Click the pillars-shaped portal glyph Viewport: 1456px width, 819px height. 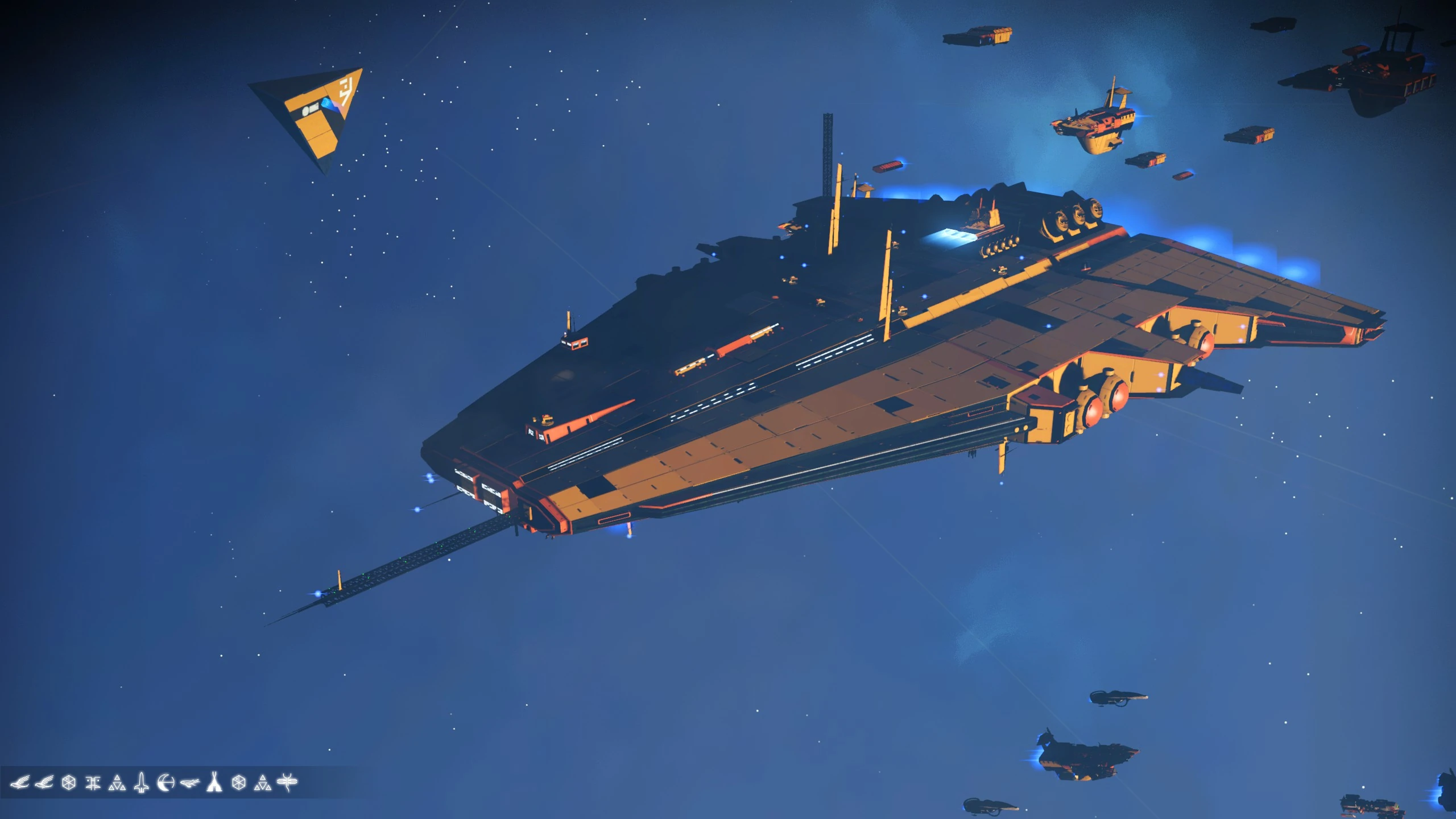click(x=94, y=782)
